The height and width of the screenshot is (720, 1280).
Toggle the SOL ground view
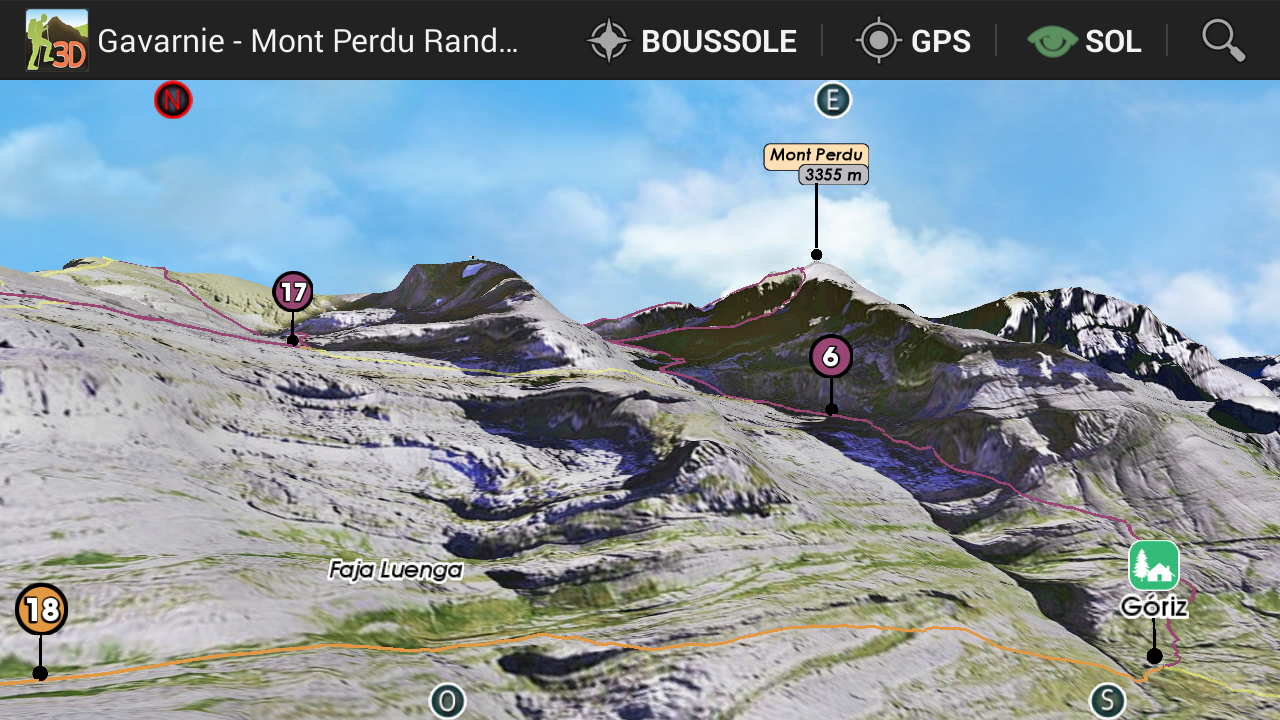click(x=1084, y=41)
